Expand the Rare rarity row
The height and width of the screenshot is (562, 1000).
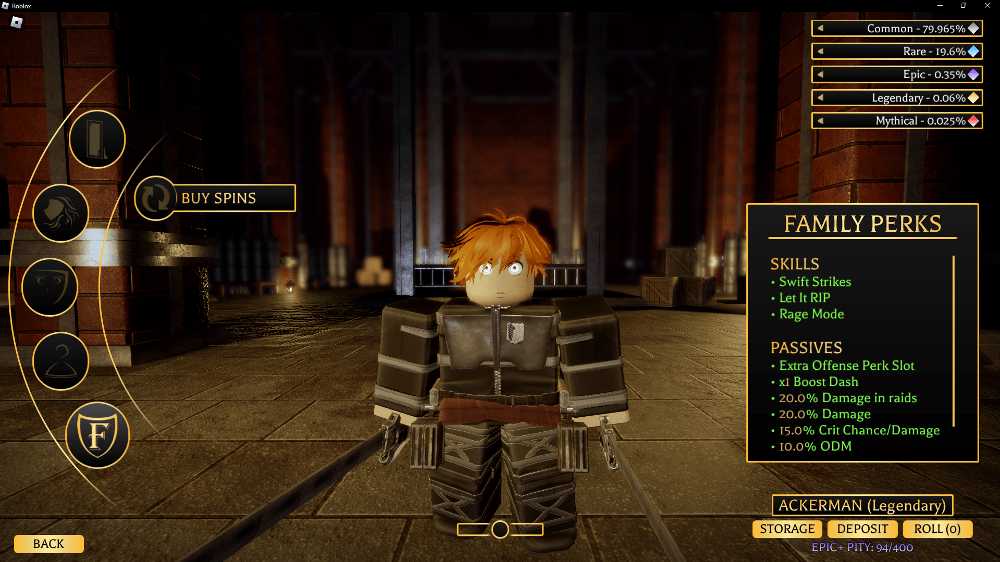pos(820,52)
